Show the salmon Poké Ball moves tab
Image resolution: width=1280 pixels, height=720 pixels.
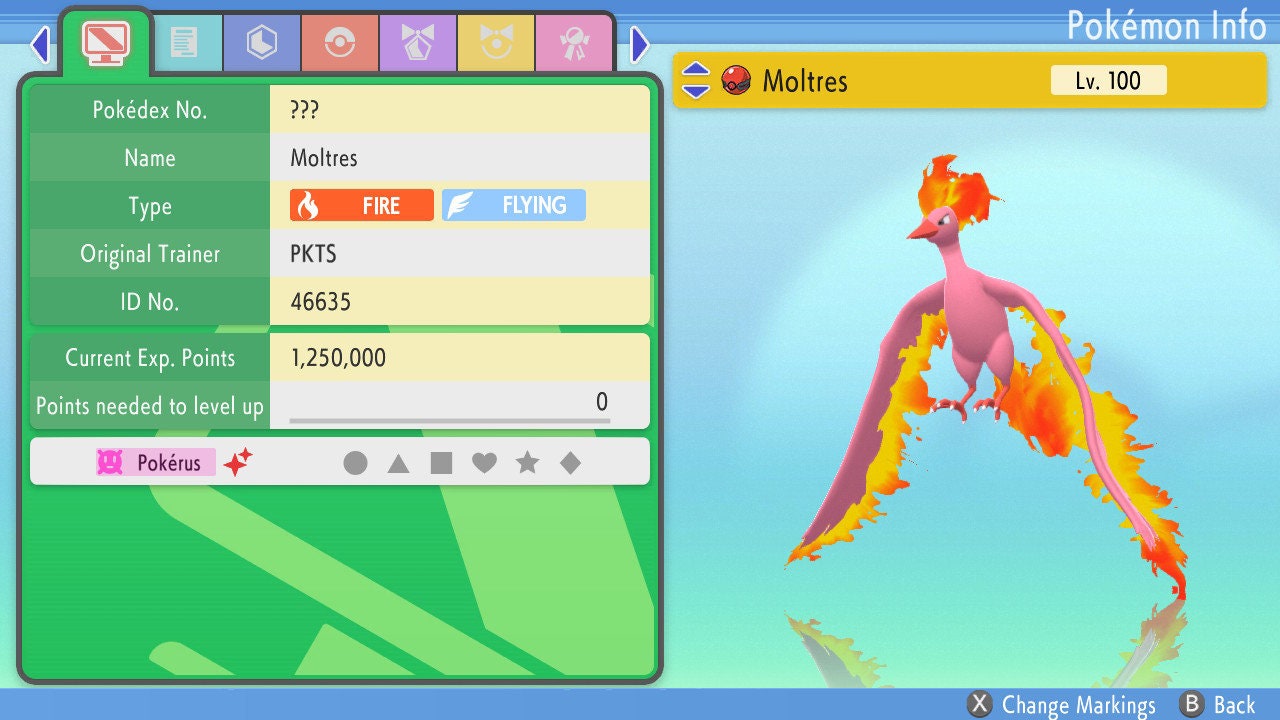click(339, 42)
